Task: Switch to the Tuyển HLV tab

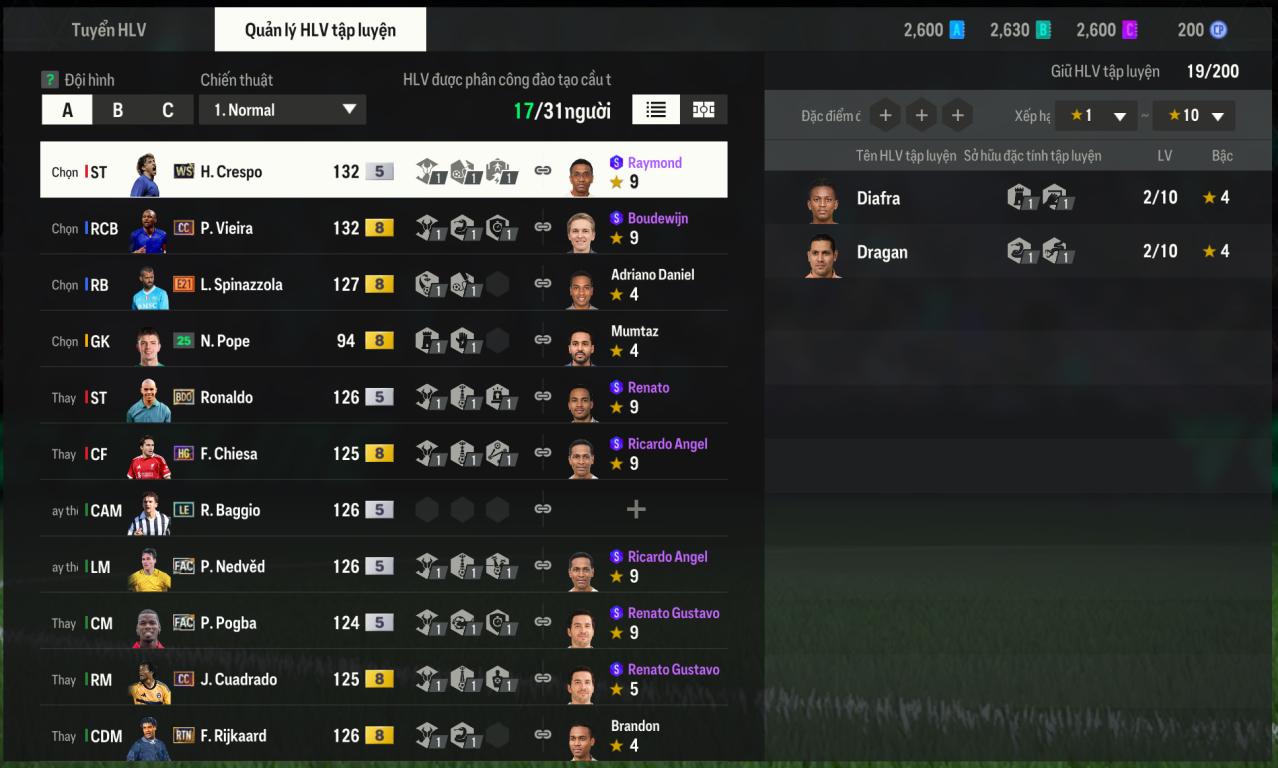Action: [108, 30]
